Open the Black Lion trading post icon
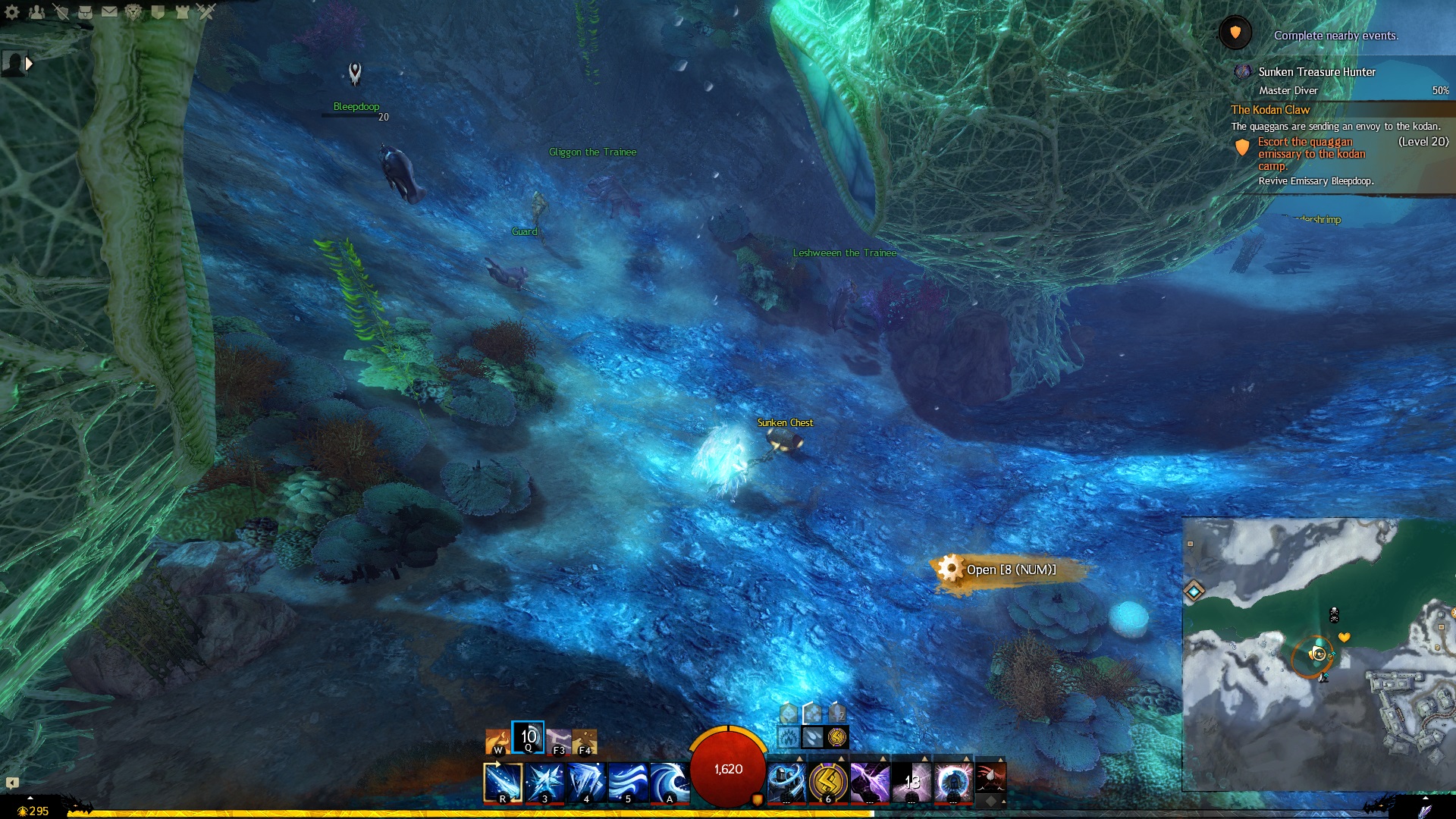 [133, 11]
